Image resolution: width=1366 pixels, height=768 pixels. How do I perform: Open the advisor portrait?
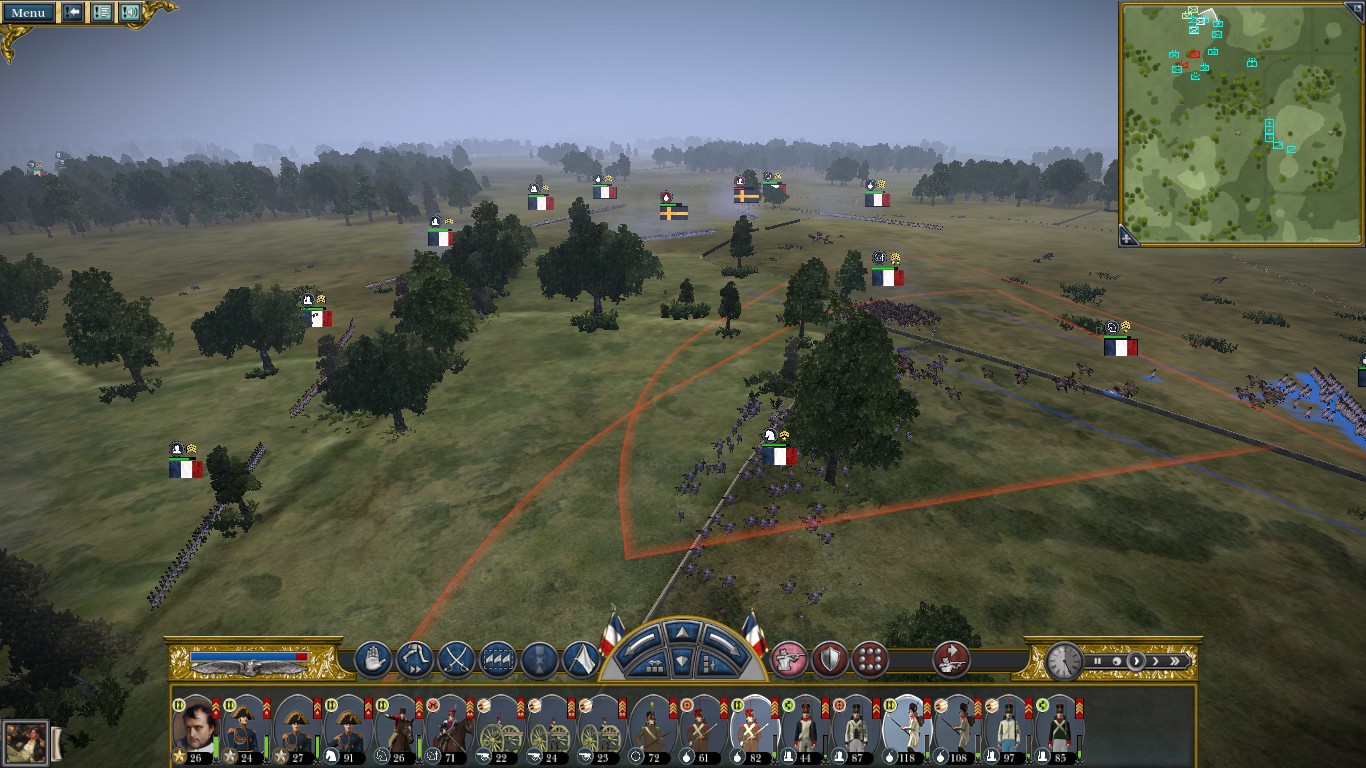25,742
